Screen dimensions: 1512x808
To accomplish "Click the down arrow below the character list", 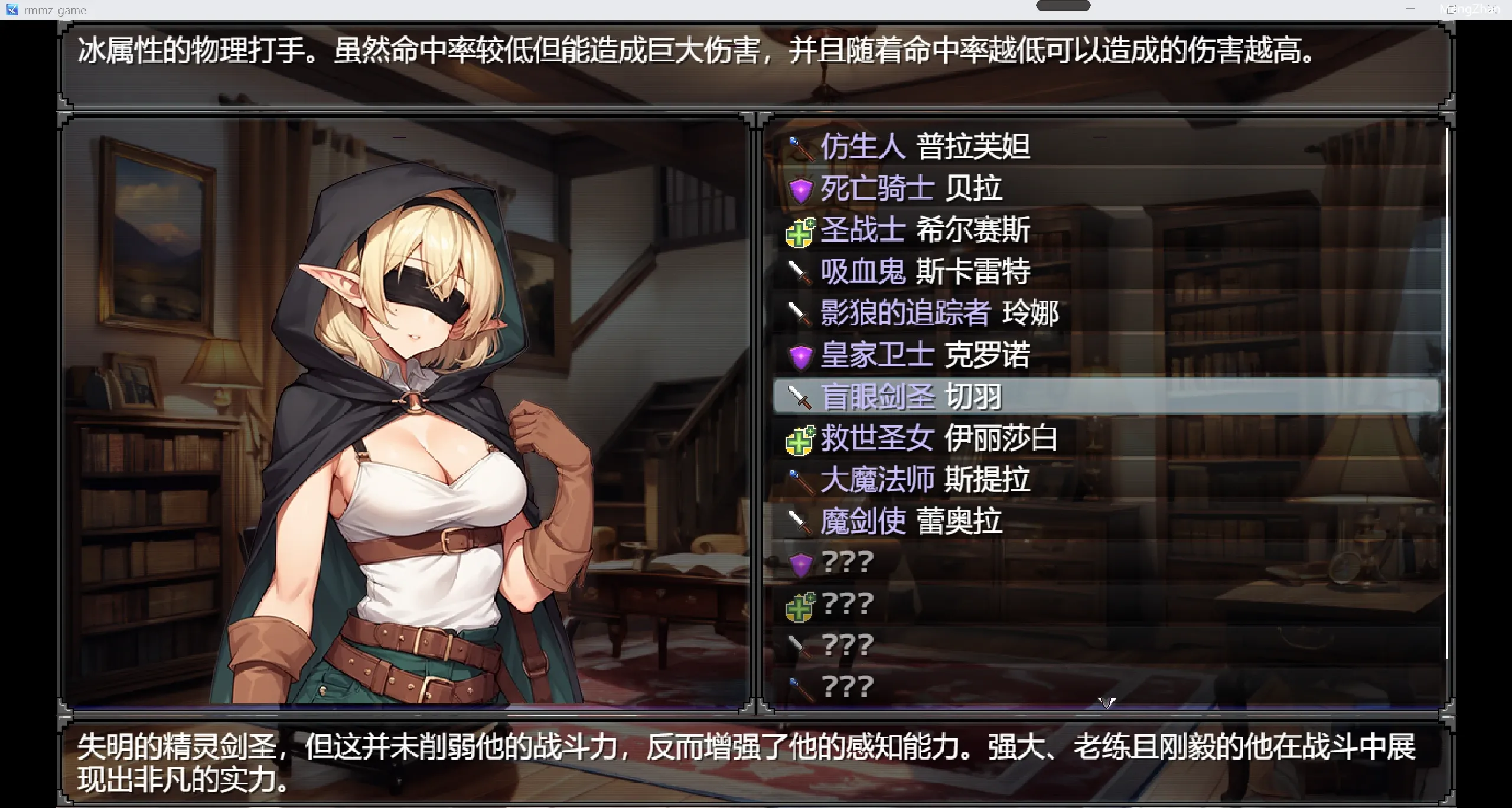I will click(x=1106, y=703).
